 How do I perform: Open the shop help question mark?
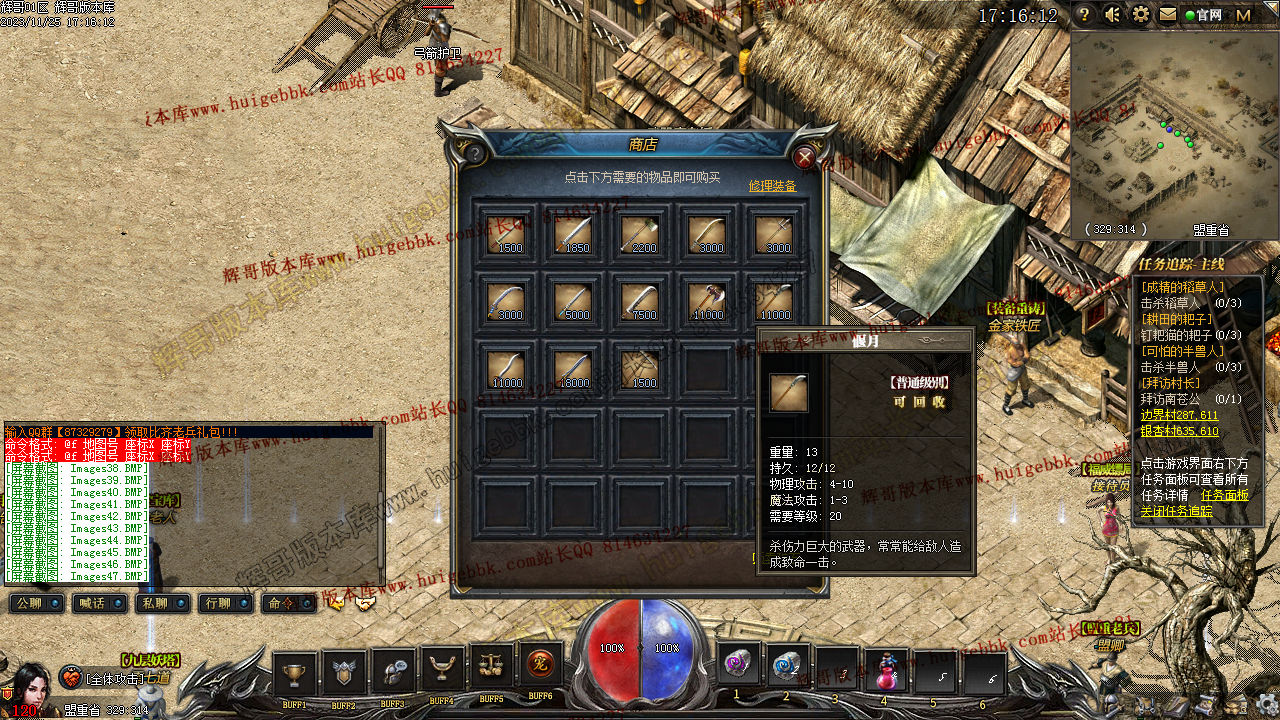(x=475, y=154)
